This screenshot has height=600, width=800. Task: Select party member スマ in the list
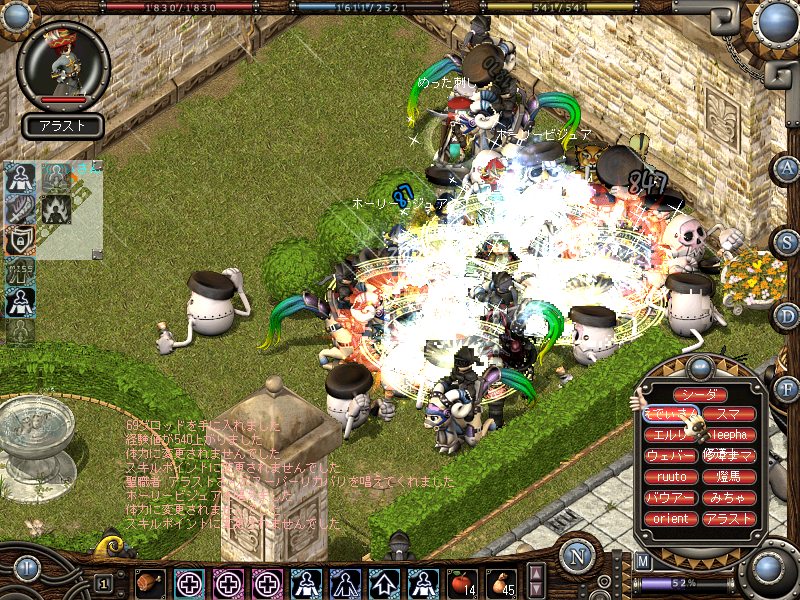[x=728, y=413]
